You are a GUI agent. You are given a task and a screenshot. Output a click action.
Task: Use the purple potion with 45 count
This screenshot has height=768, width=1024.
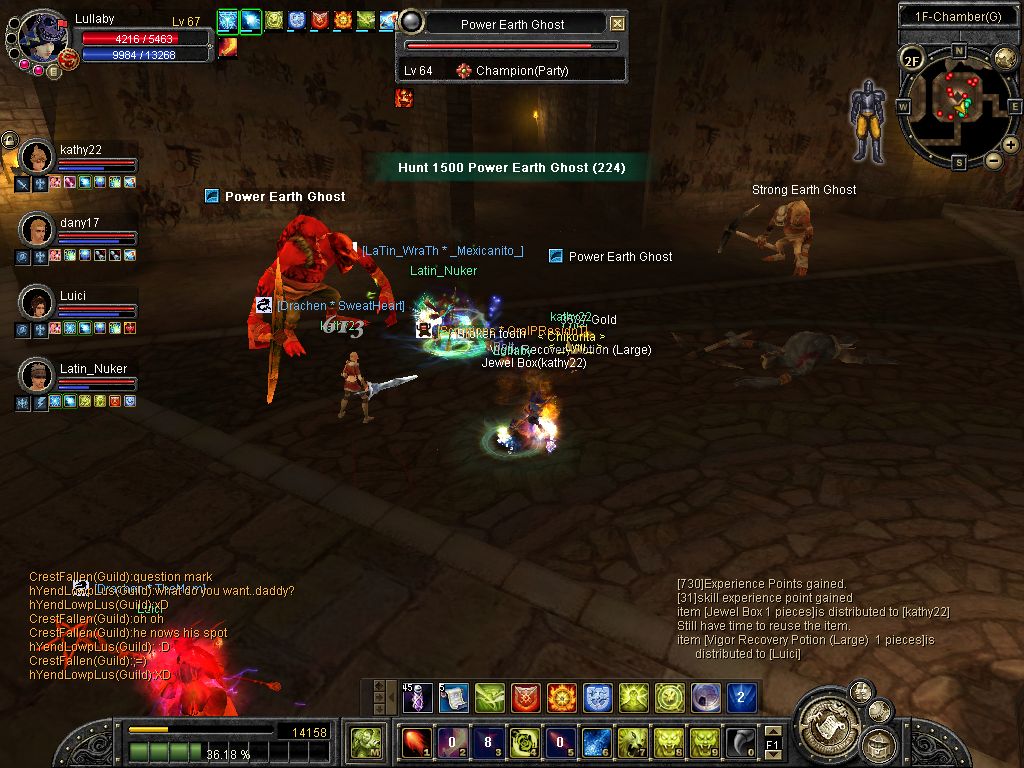(418, 697)
